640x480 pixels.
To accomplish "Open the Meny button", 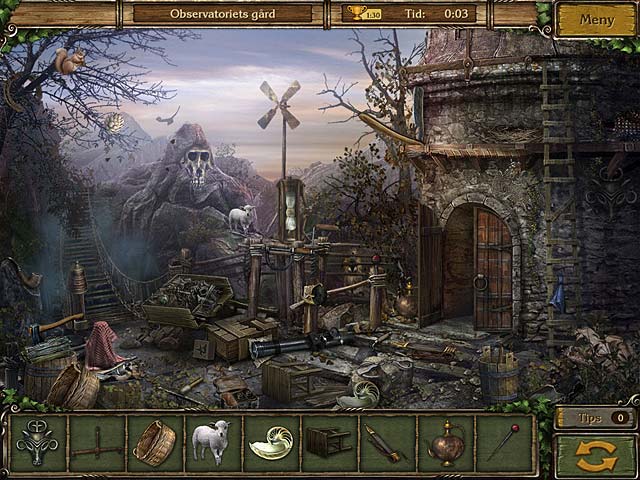I will click(x=597, y=19).
